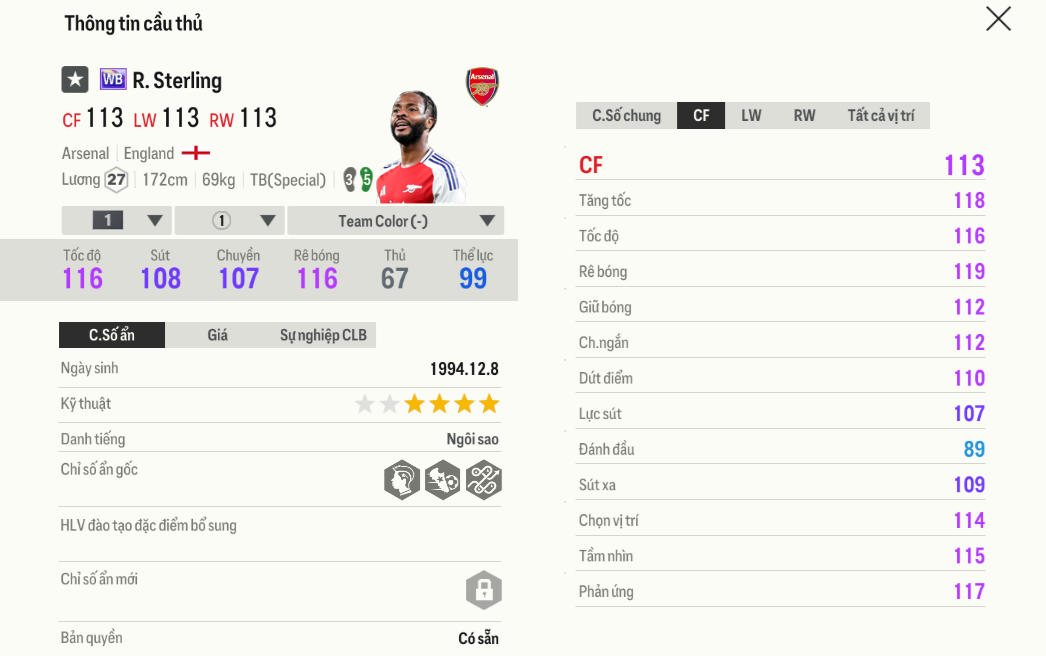Select the CF position tab
This screenshot has width=1046, height=656.
pos(701,116)
